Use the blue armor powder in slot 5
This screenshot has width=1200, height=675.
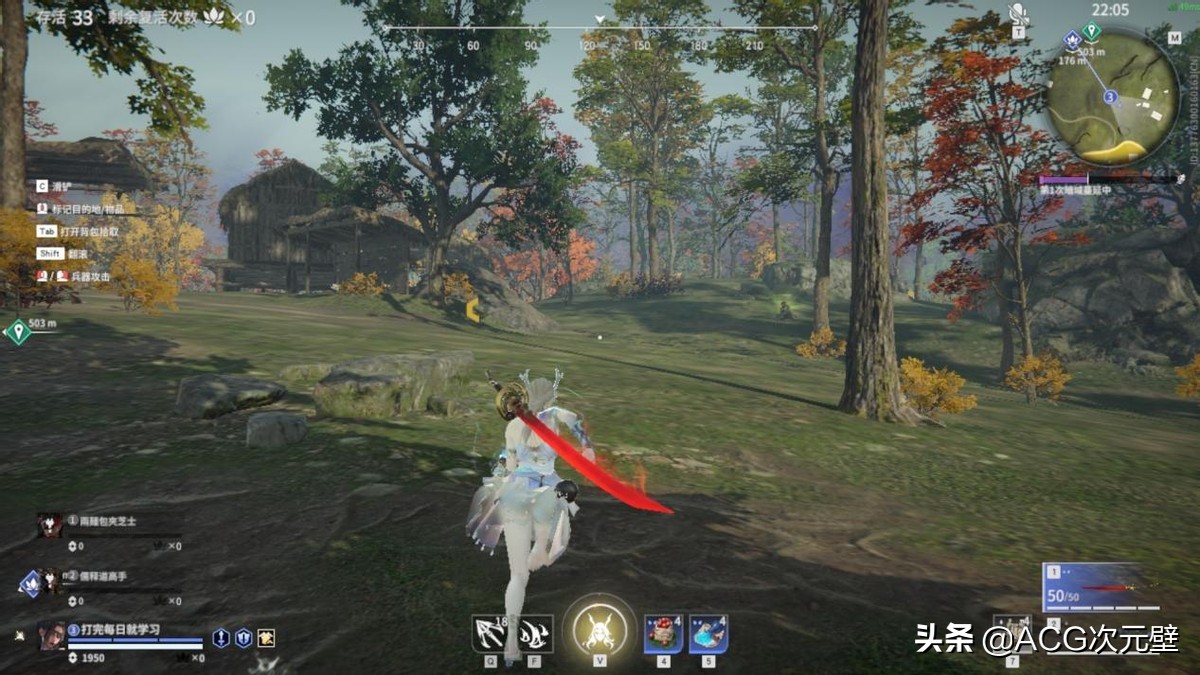point(708,633)
